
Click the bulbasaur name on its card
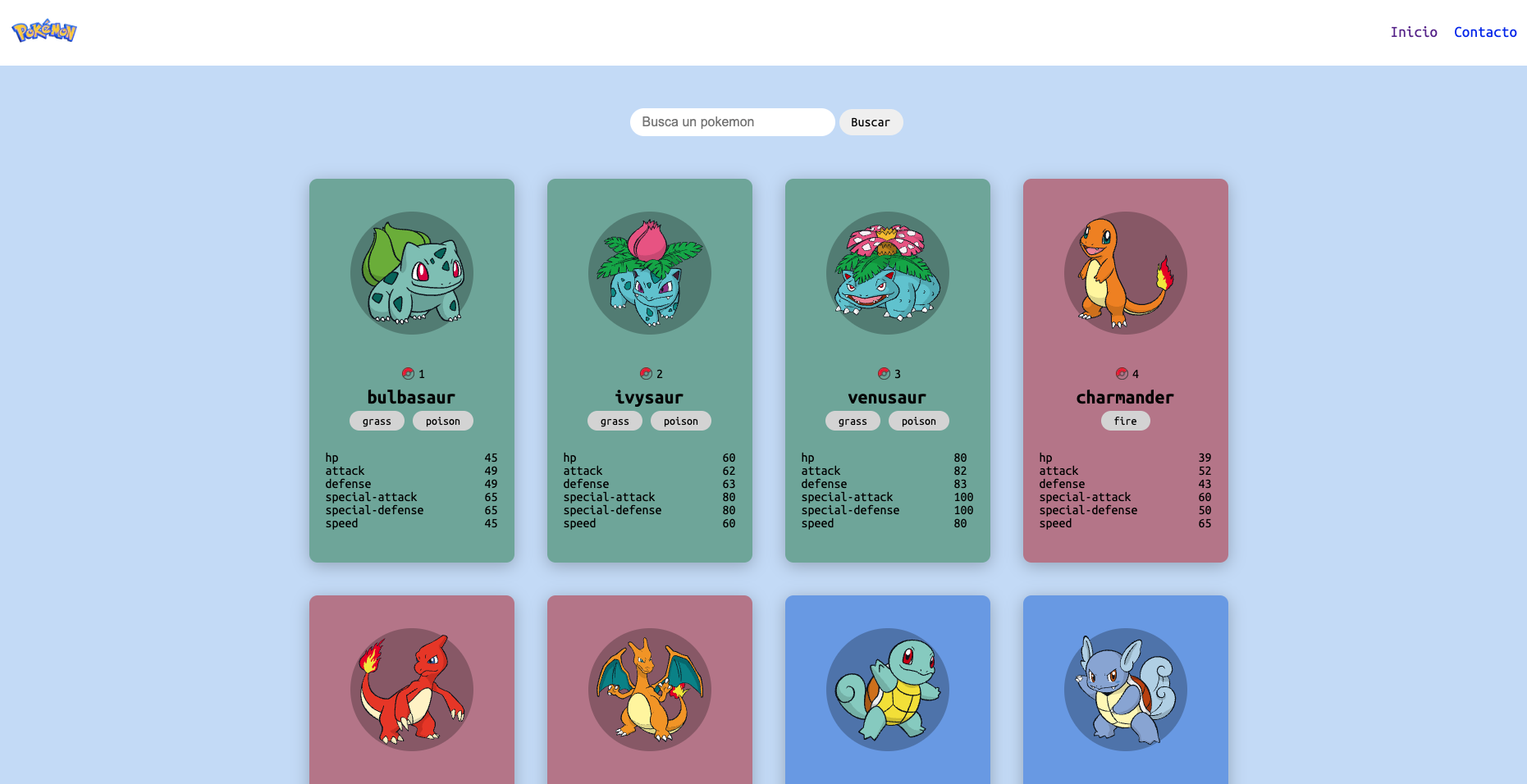412,397
